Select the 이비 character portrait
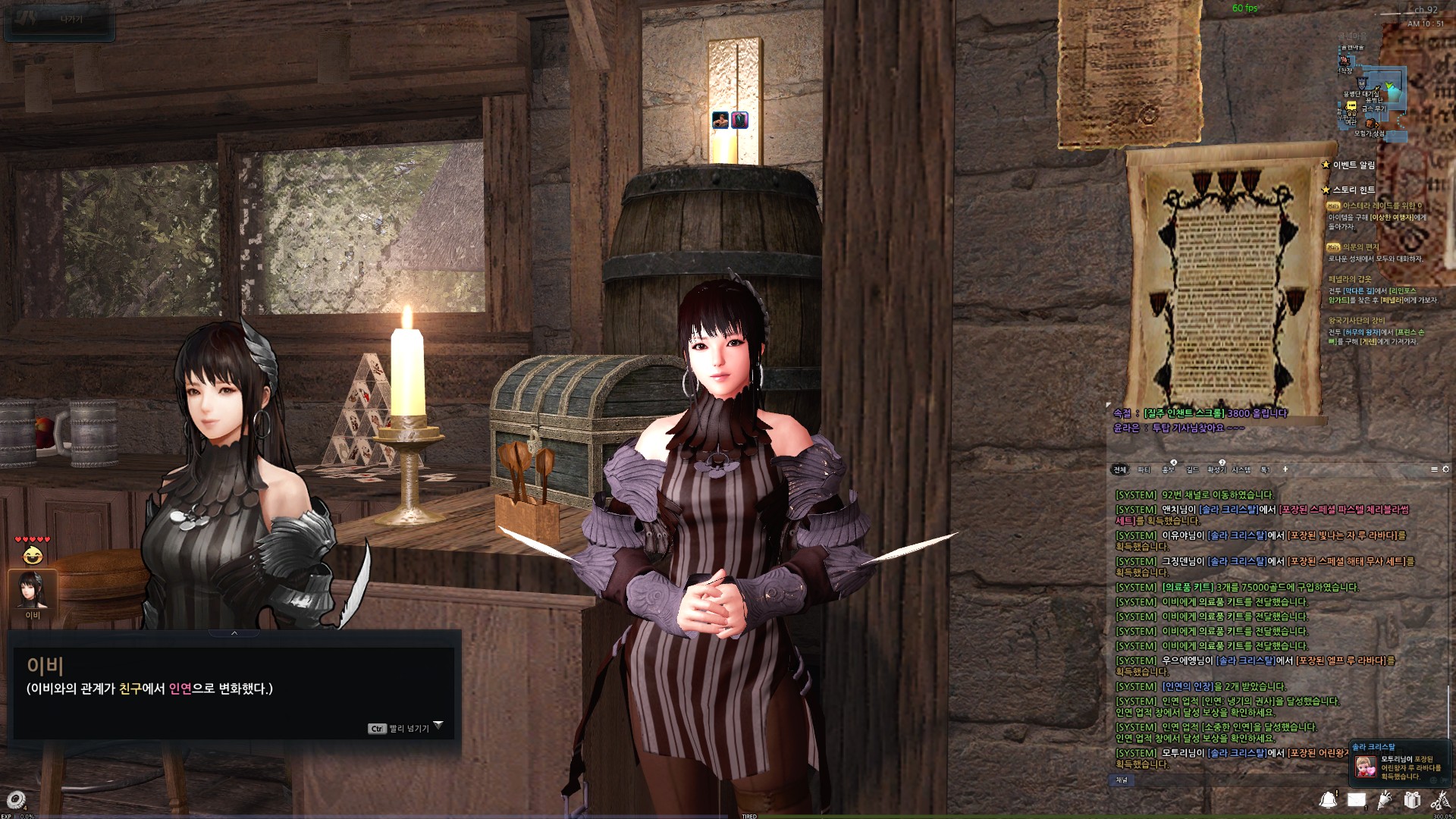Screen dimensions: 1456x819 pos(33,590)
